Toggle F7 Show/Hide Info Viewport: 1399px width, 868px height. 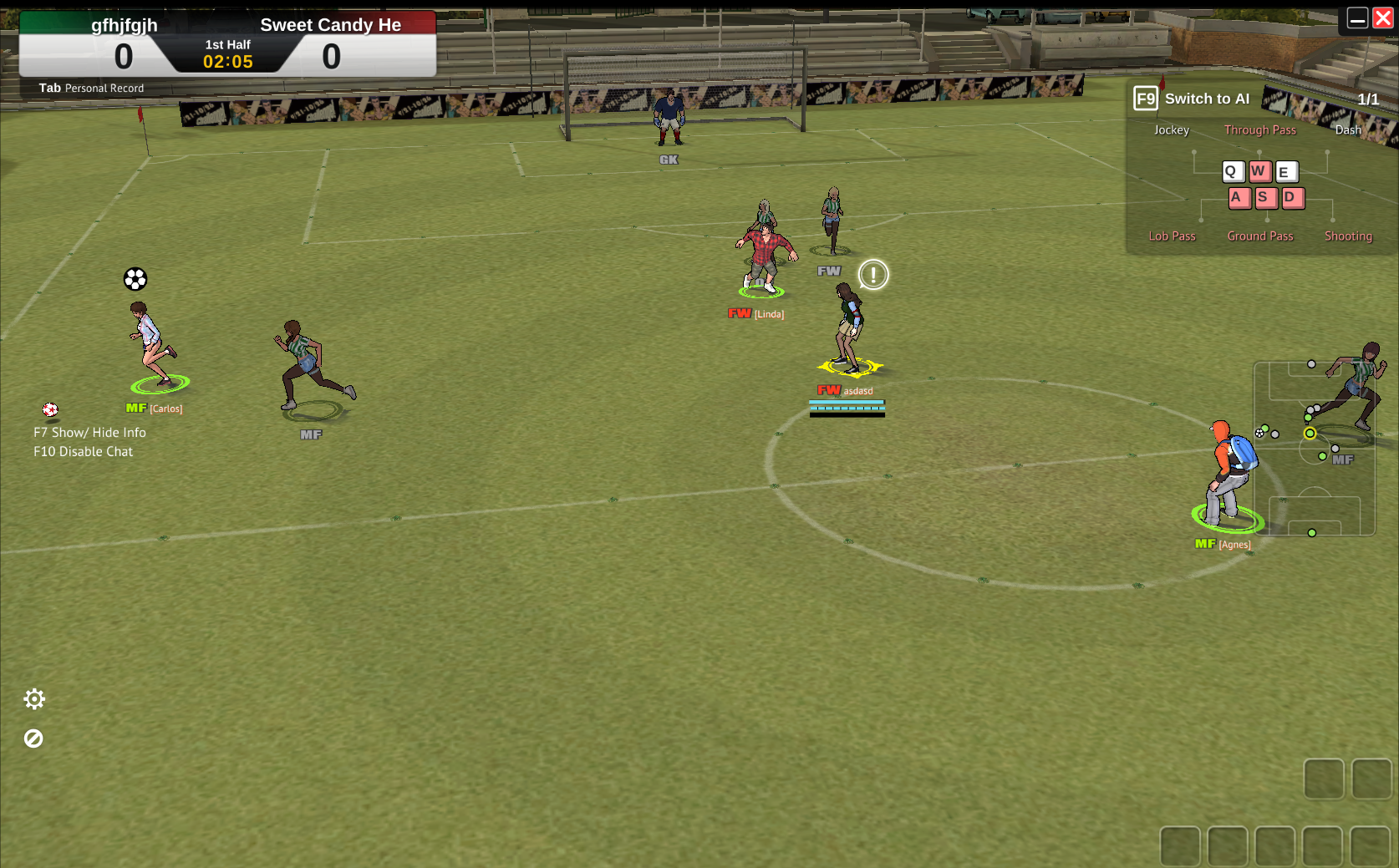coord(89,432)
